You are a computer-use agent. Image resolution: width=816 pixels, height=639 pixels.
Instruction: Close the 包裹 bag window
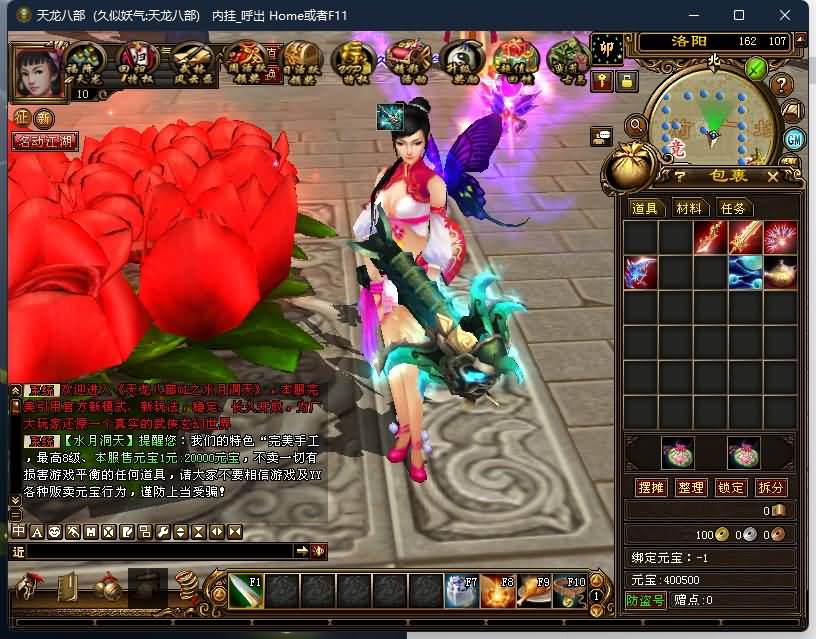click(772, 176)
